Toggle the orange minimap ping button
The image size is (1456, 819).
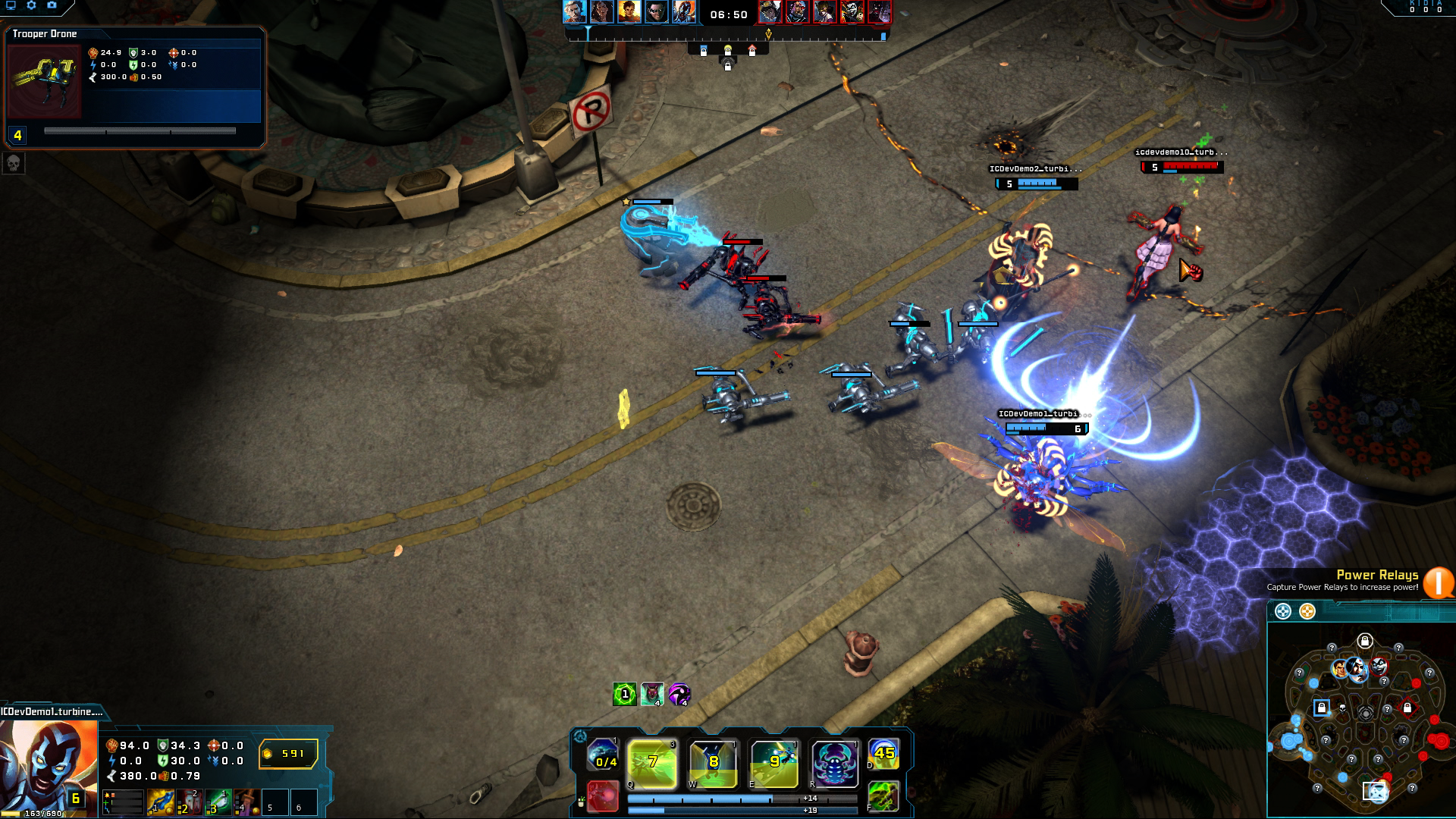tap(1307, 611)
